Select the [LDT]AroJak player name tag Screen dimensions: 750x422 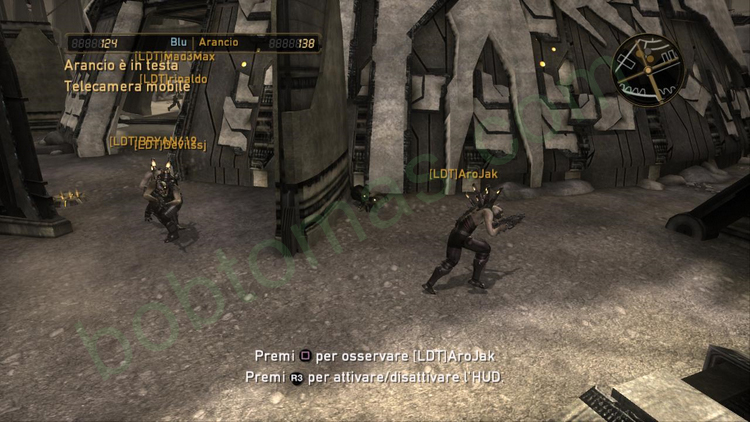pos(463,174)
